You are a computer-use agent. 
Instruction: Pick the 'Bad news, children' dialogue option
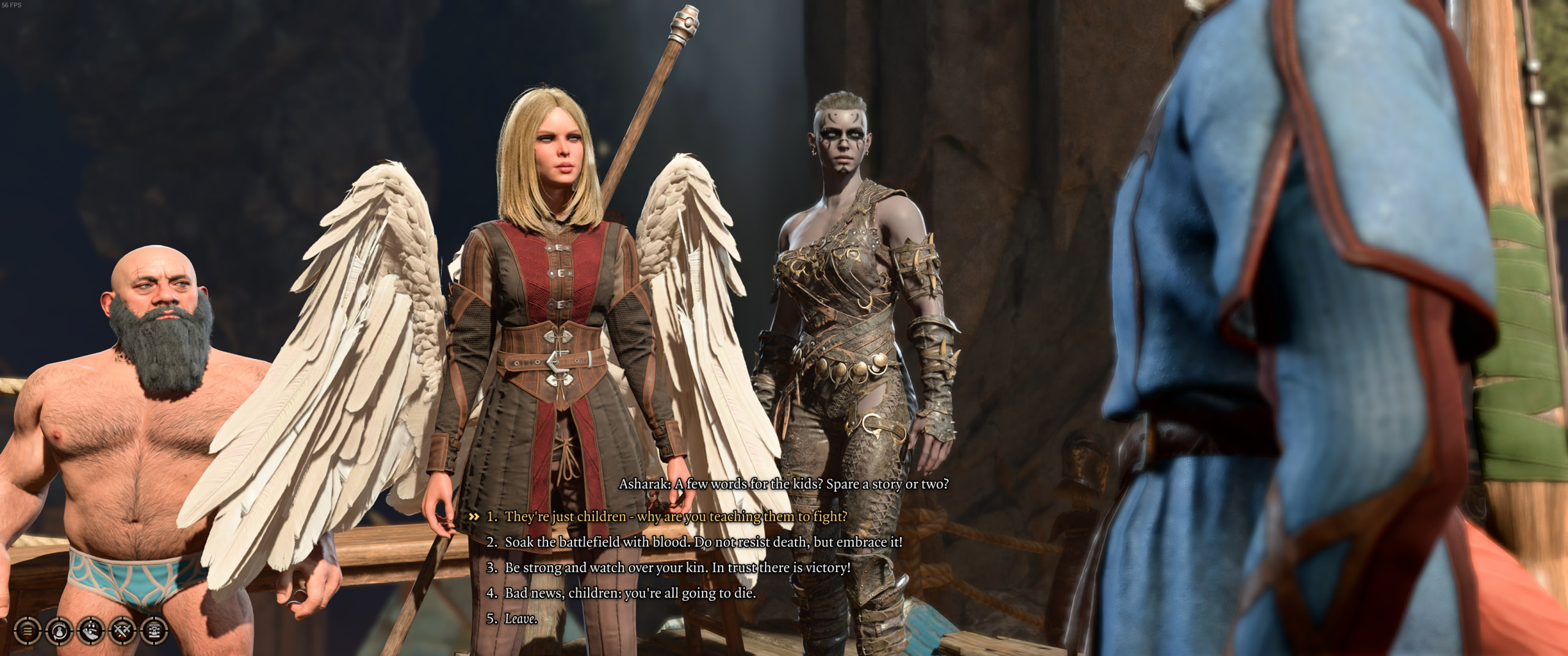[630, 594]
